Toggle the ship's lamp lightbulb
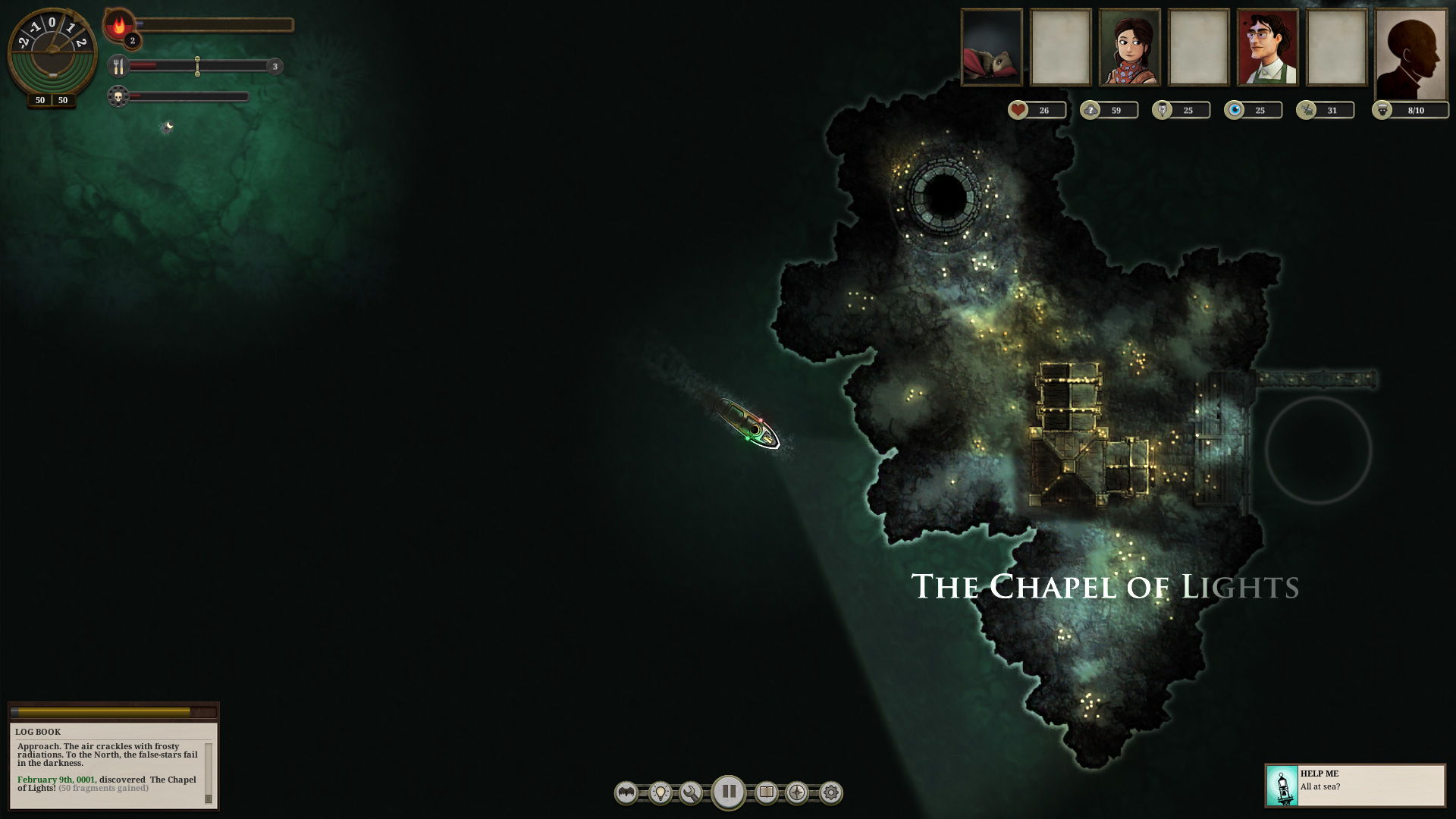The image size is (1456, 819). 659,792
